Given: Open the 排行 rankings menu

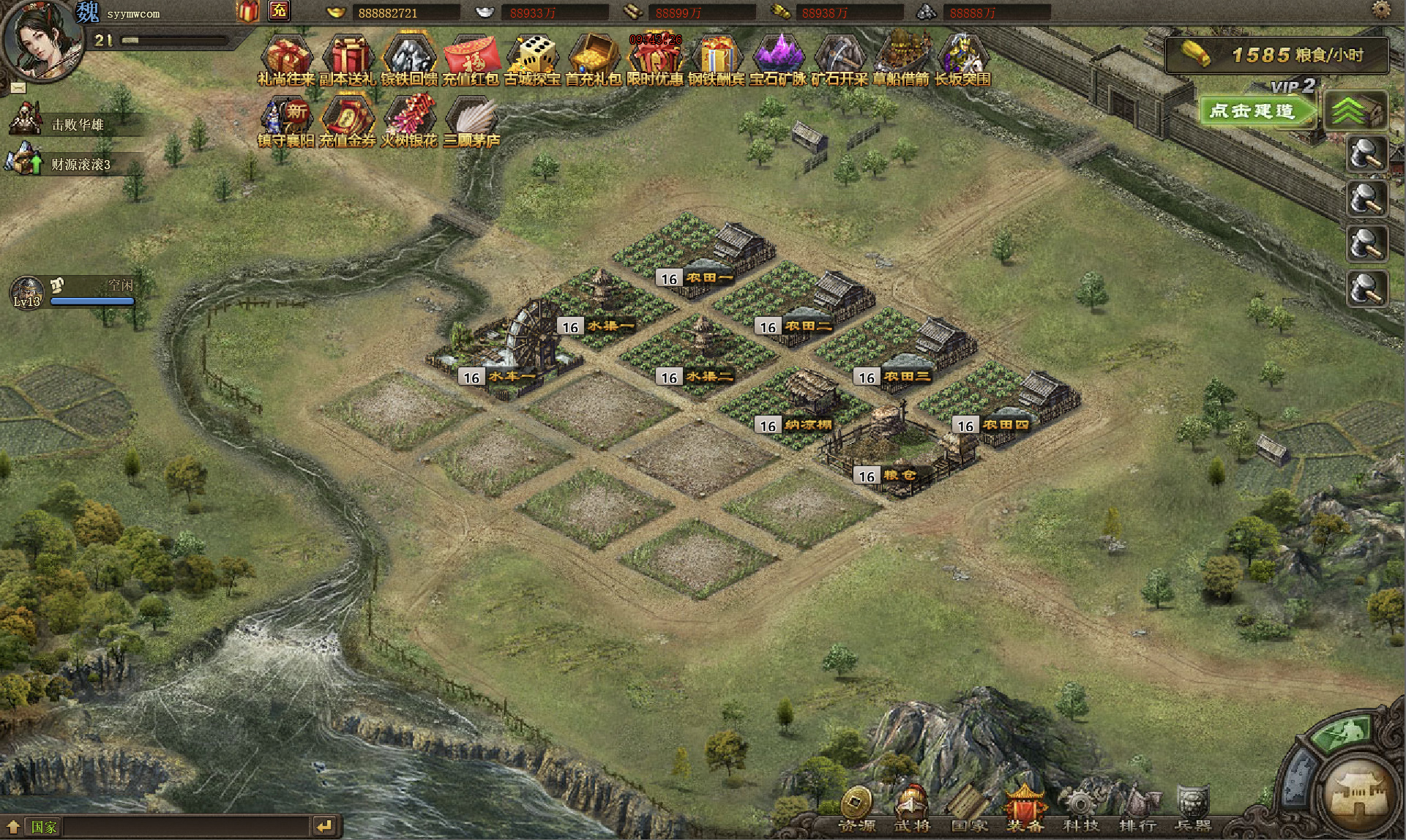Looking at the screenshot, I should (1137, 809).
